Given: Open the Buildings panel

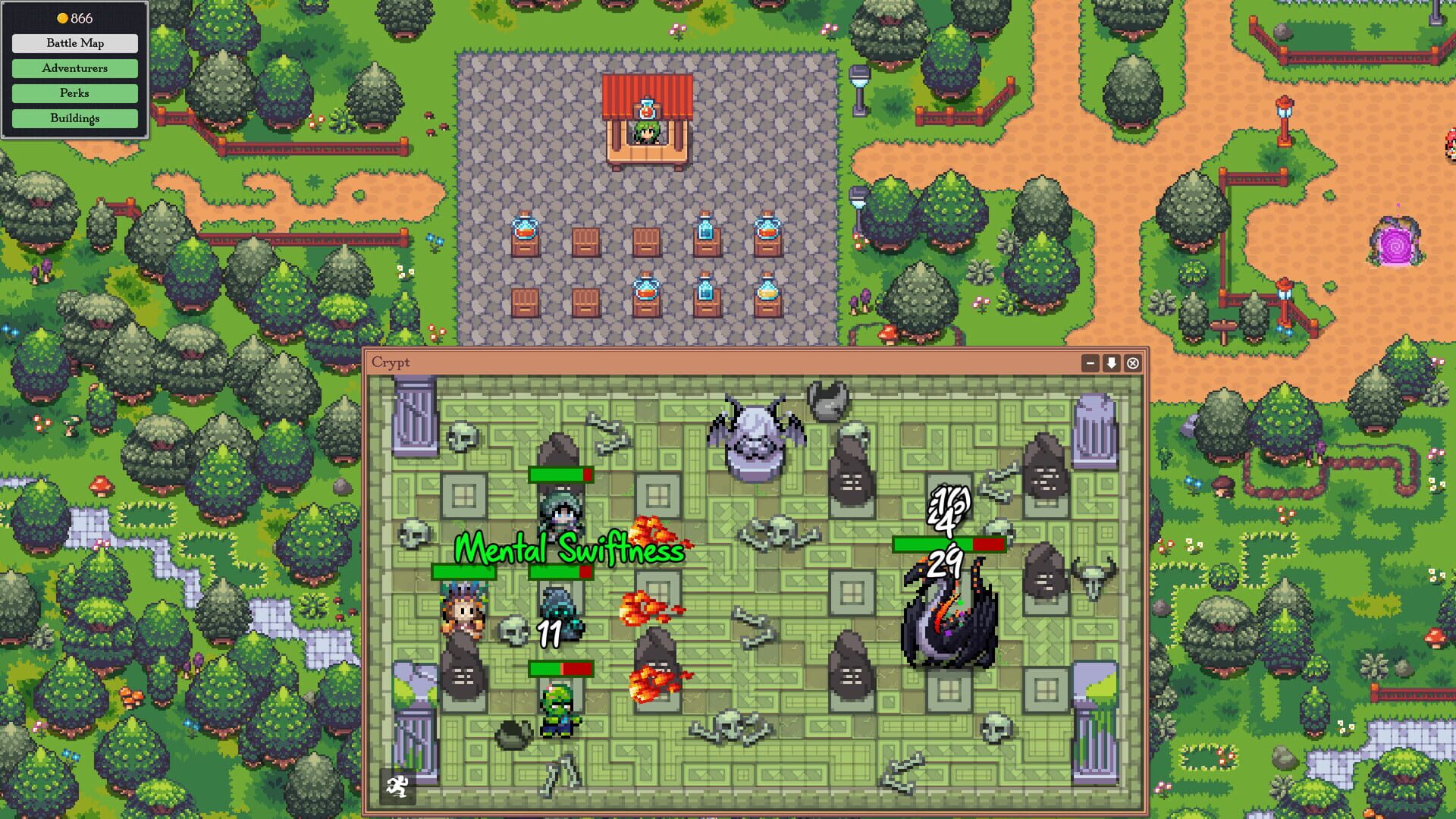Looking at the screenshot, I should tap(74, 118).
